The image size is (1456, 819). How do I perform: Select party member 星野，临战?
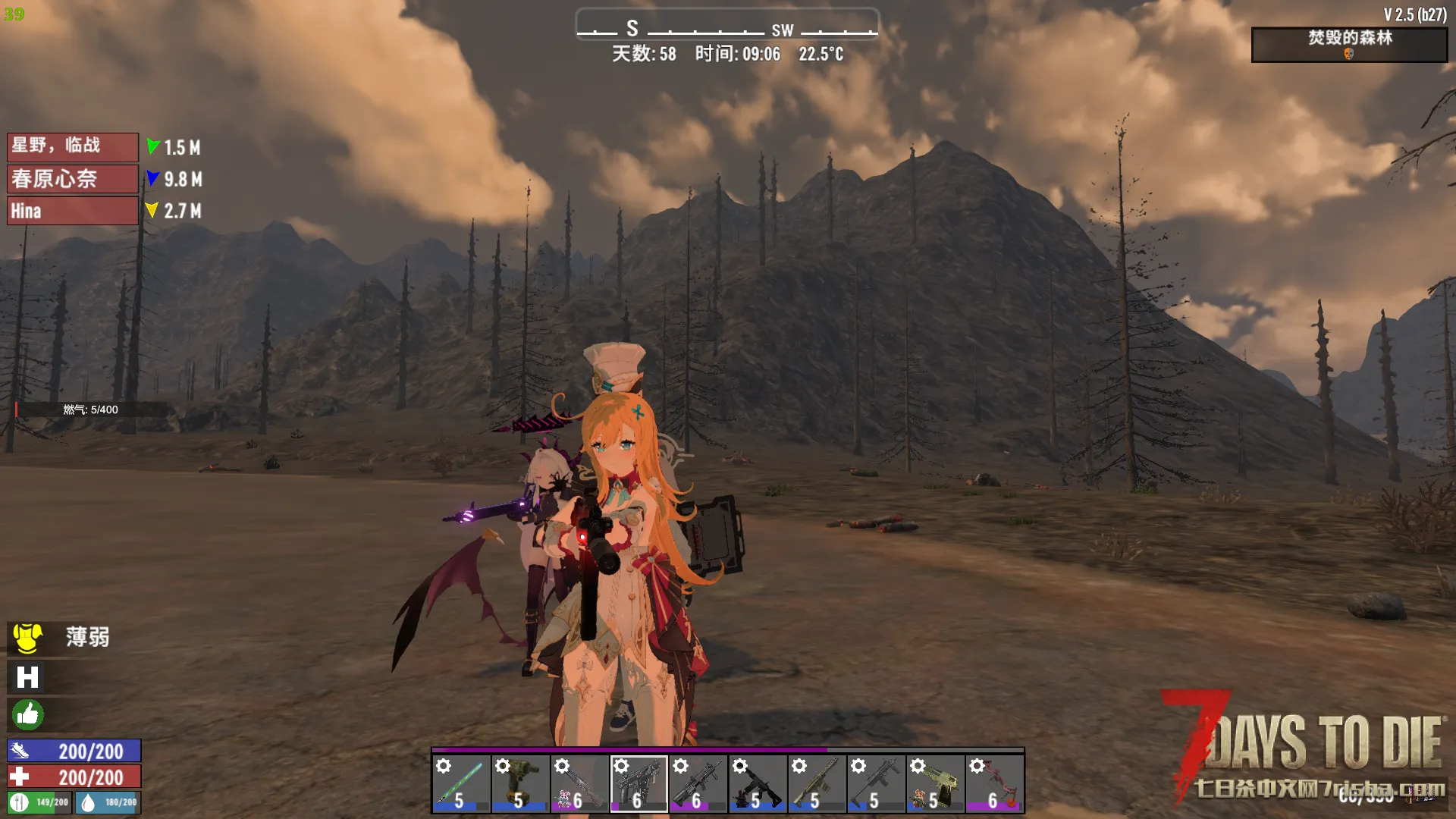coord(73,146)
